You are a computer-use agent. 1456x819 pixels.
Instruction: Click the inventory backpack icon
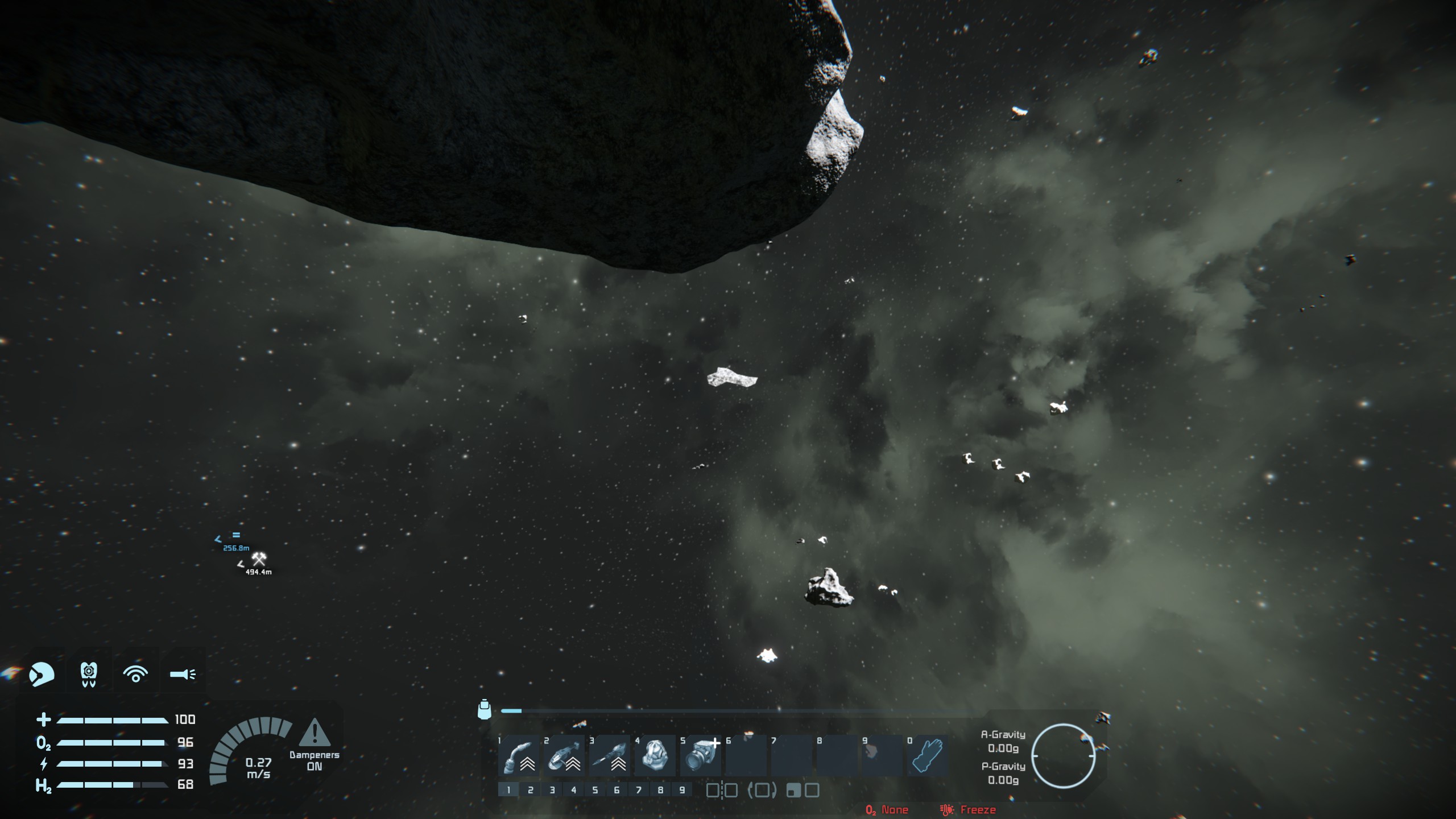(484, 710)
